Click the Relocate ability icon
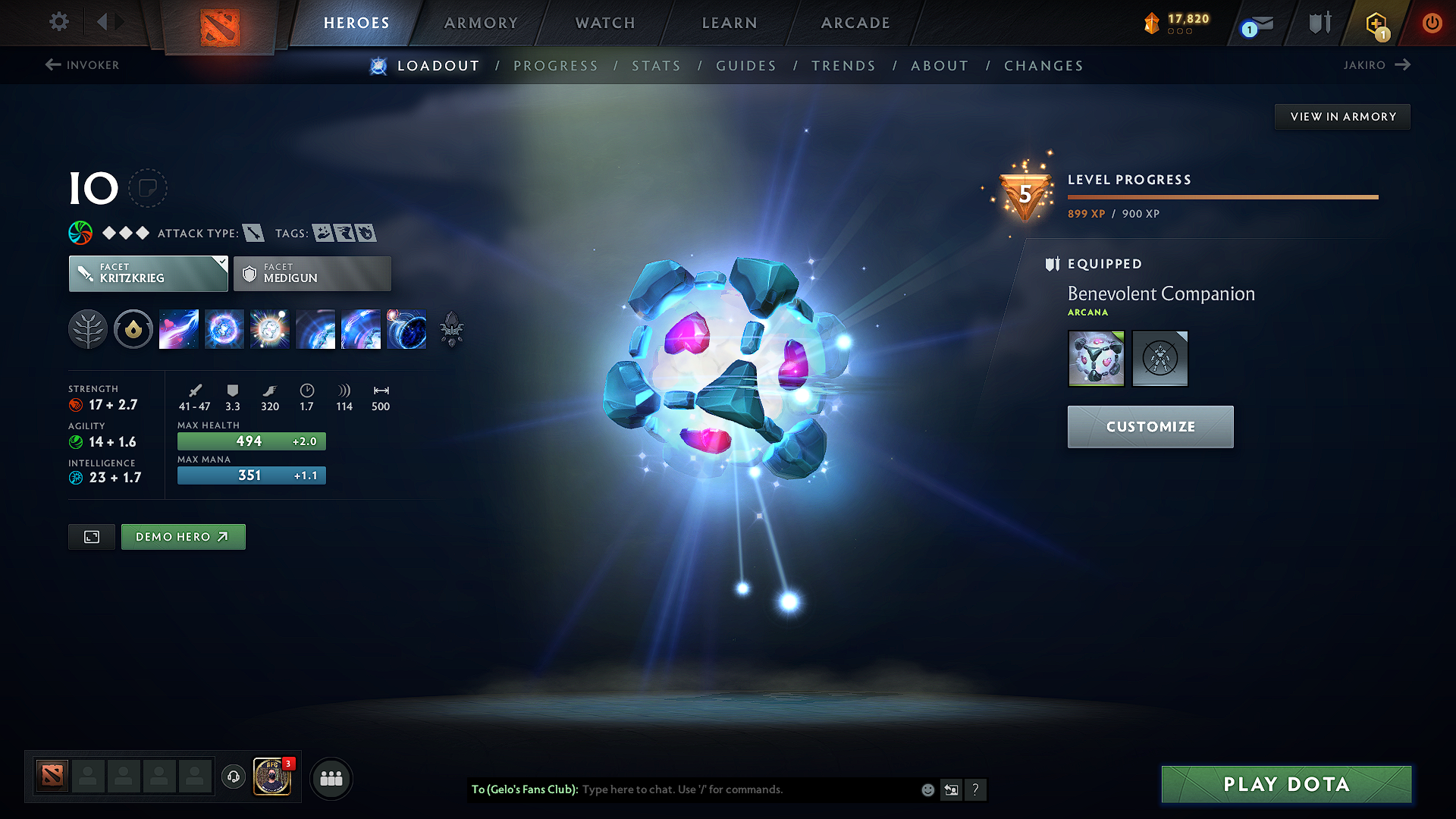Screen dimensions: 1456x819 point(406,329)
